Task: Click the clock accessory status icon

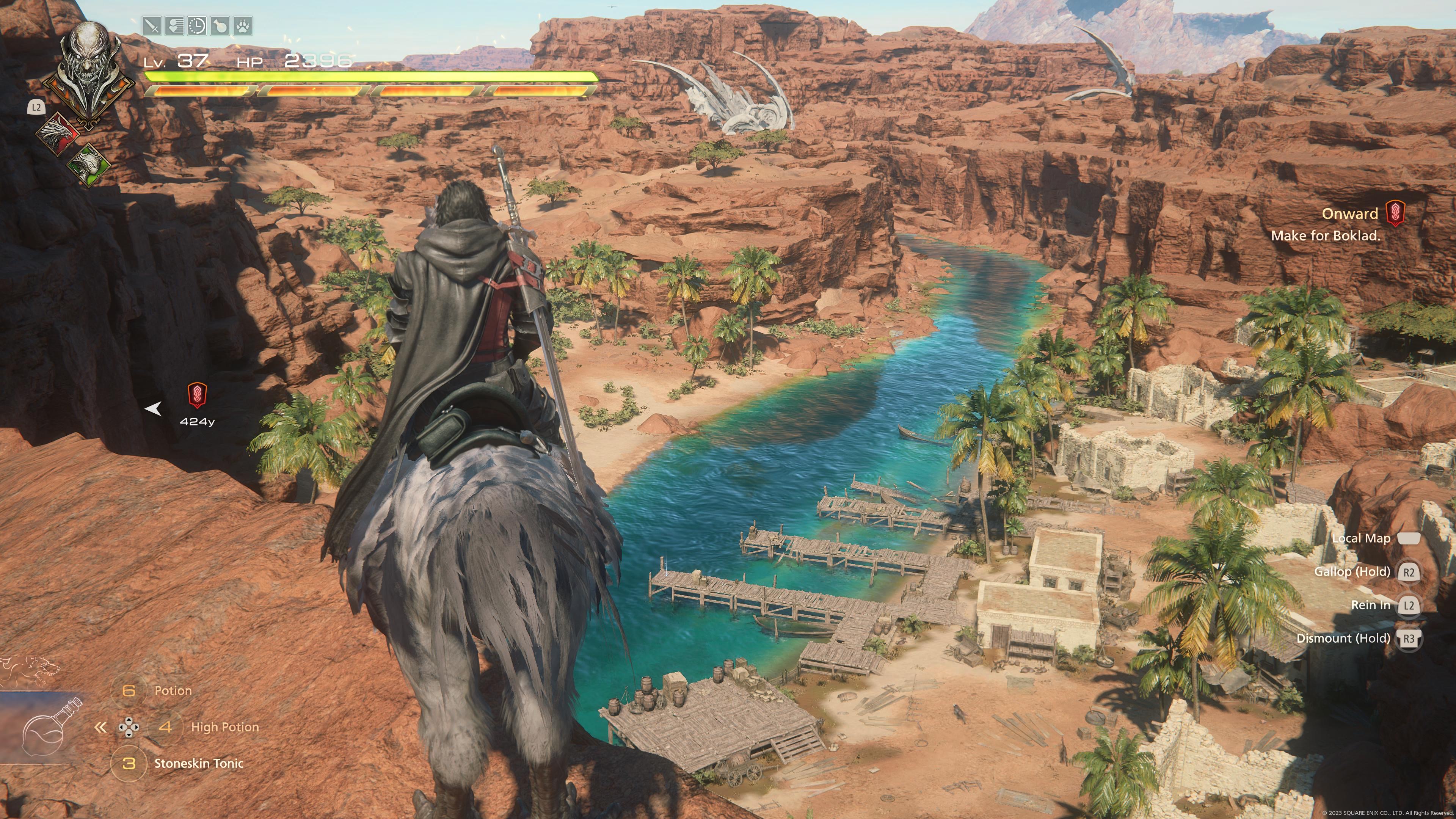Action: pyautogui.click(x=197, y=26)
